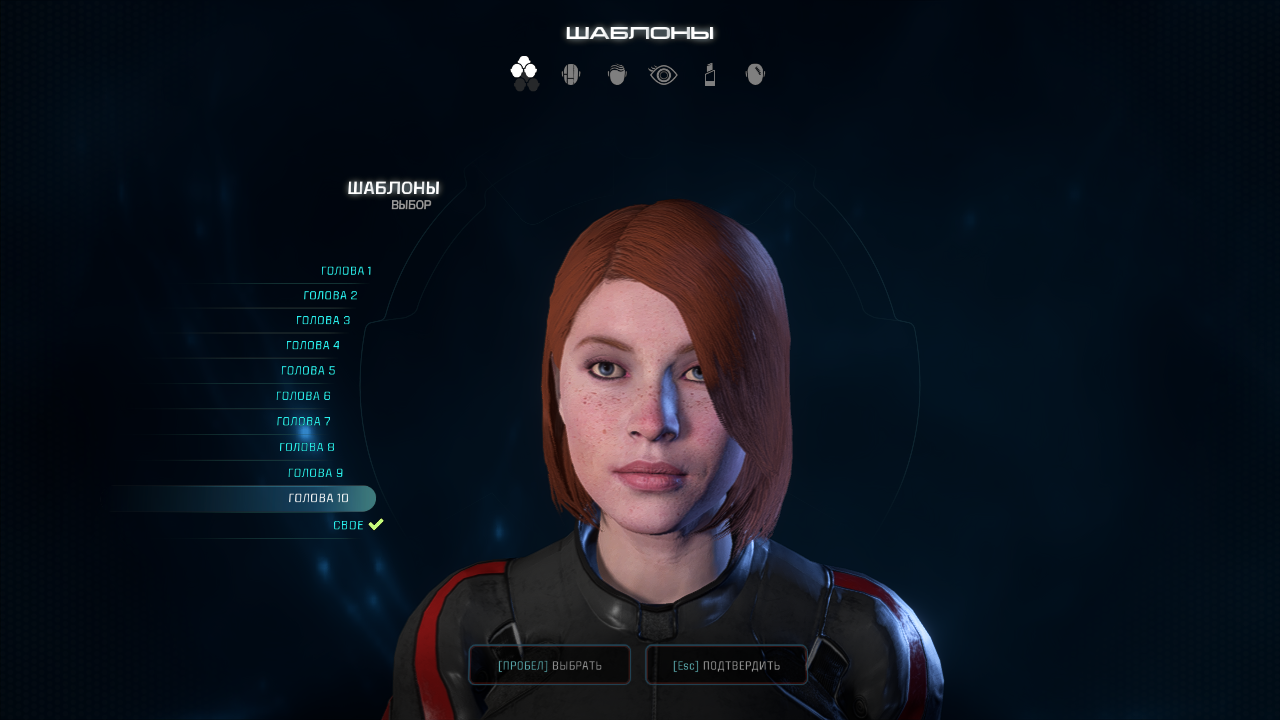Select Голова 7 in the preset list
This screenshot has height=720, width=1280.
(303, 422)
